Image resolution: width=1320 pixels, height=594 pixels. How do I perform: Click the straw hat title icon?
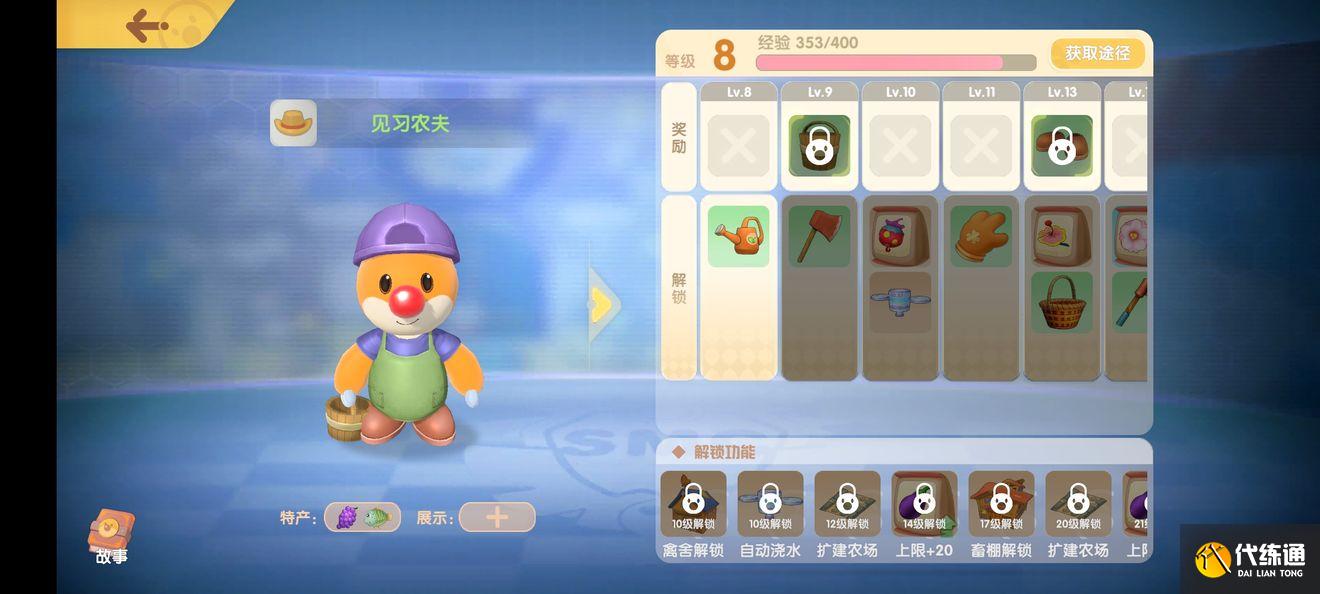pos(293,123)
